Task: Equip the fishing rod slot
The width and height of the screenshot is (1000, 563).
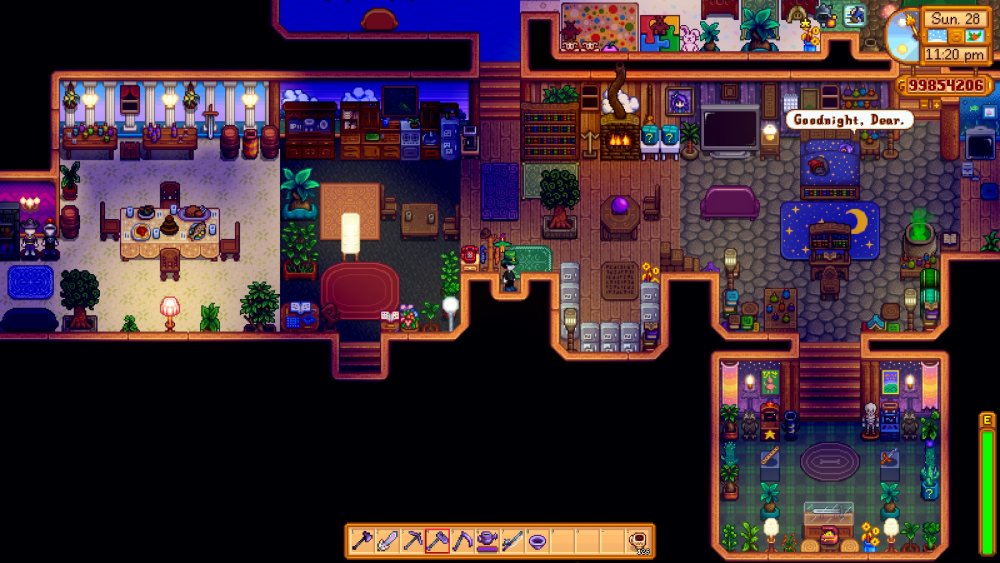Action: coord(512,541)
